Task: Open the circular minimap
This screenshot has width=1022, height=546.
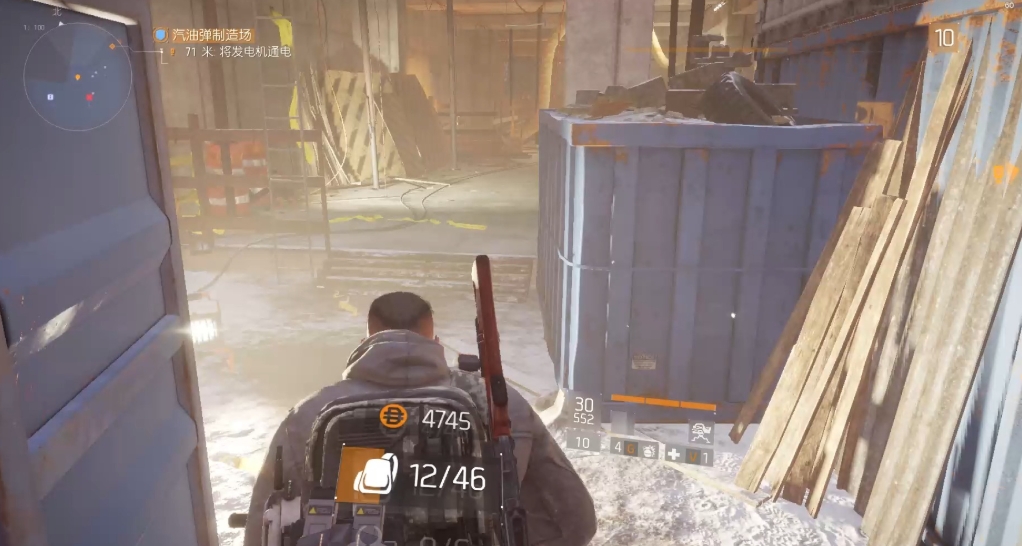Action: tap(78, 77)
